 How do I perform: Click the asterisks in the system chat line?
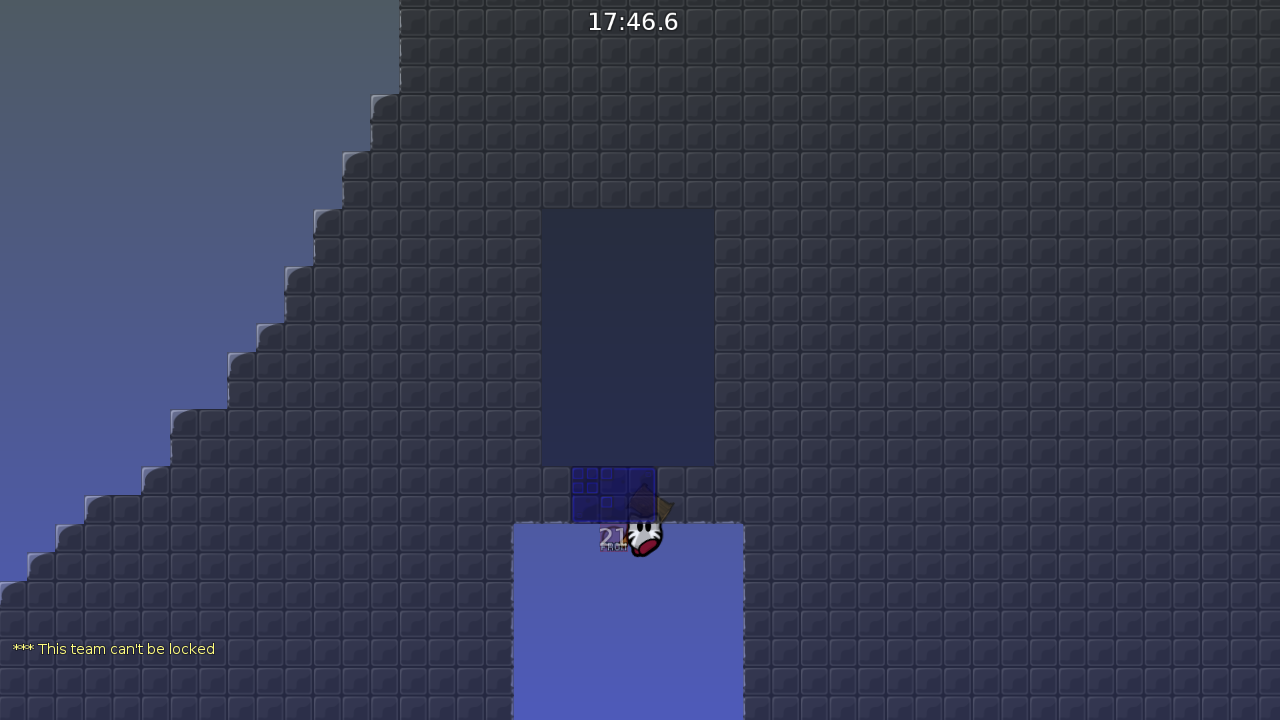pyautogui.click(x=22, y=649)
